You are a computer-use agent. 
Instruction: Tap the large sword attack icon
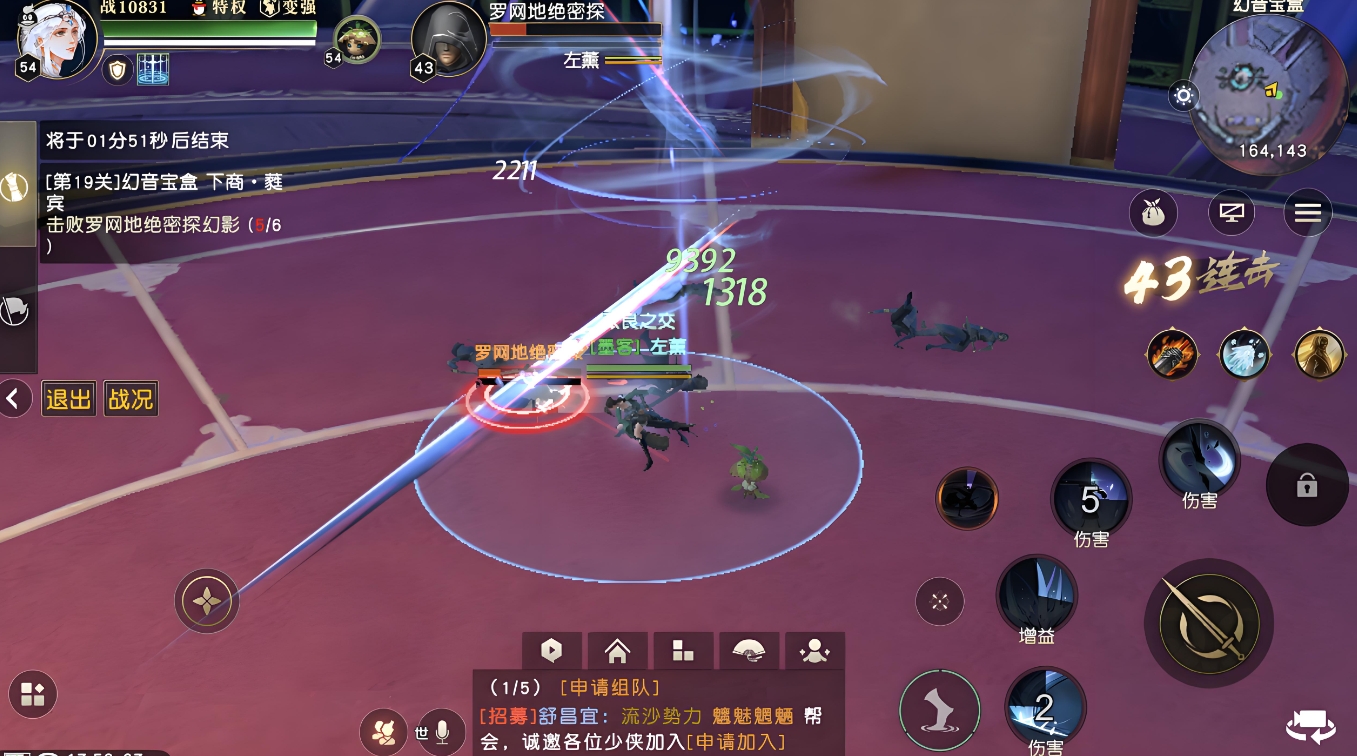[x=1209, y=622]
